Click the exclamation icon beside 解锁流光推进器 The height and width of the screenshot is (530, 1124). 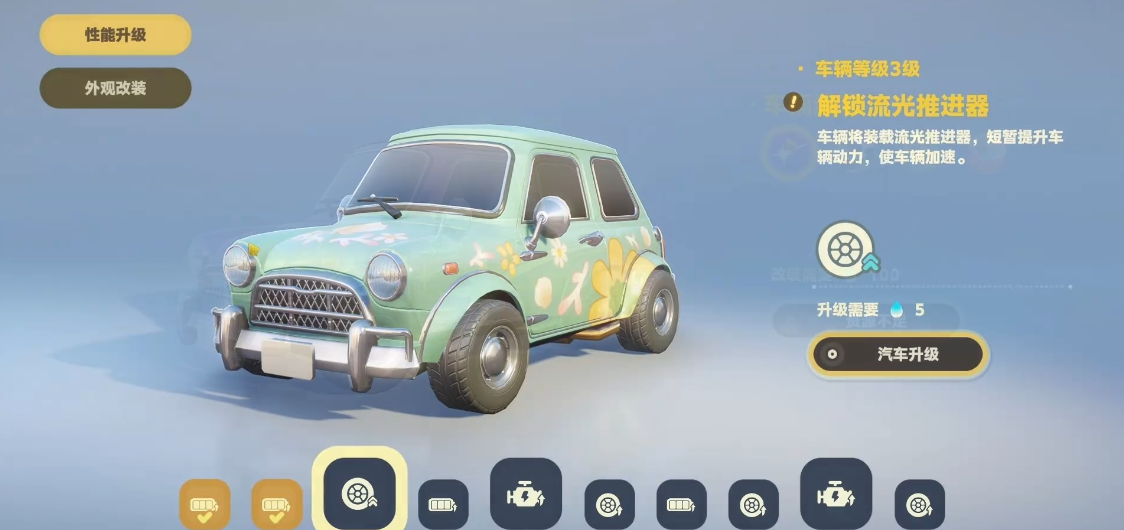pyautogui.click(x=793, y=102)
